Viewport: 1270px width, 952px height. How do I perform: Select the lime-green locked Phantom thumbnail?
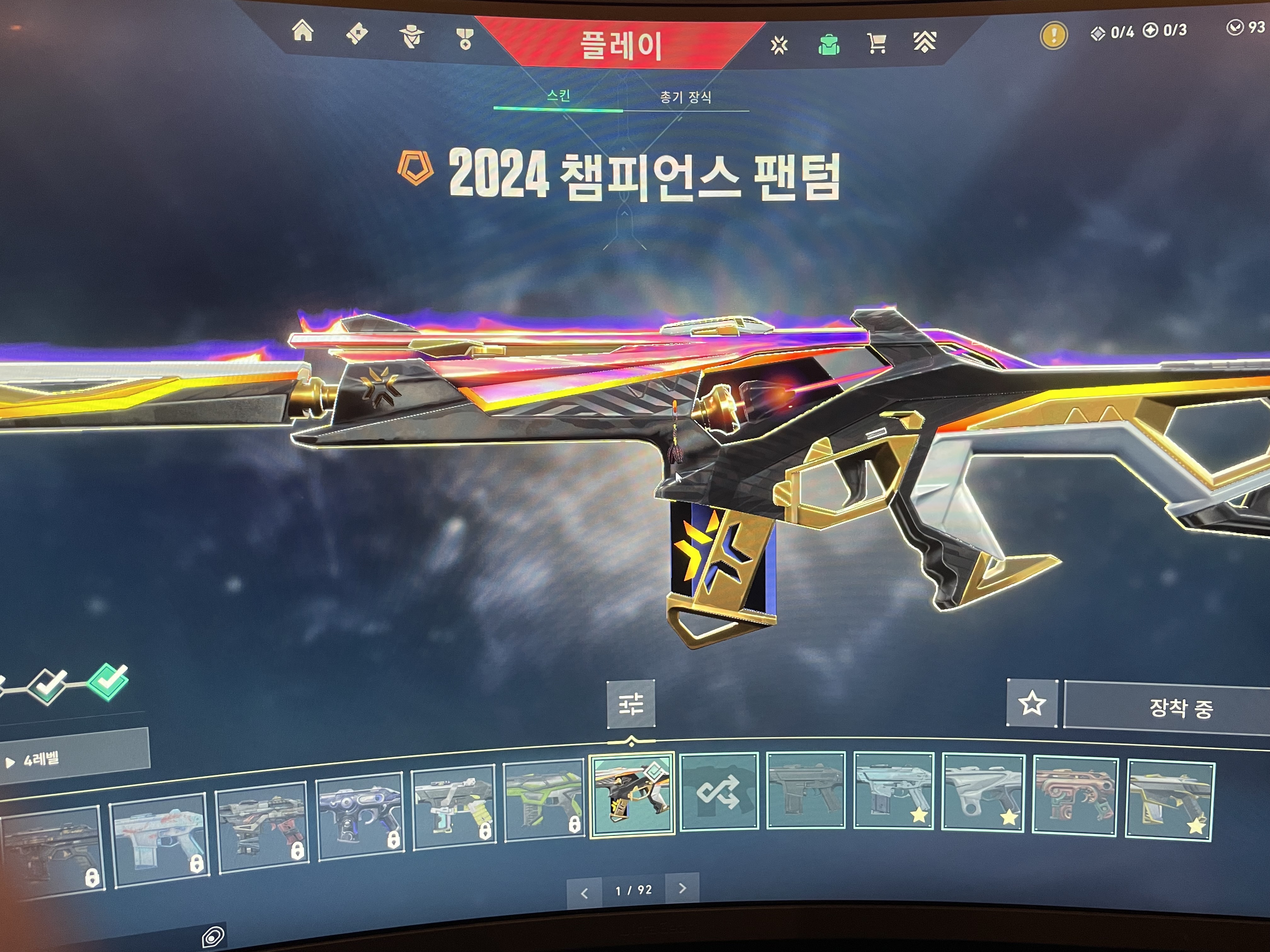[543, 801]
